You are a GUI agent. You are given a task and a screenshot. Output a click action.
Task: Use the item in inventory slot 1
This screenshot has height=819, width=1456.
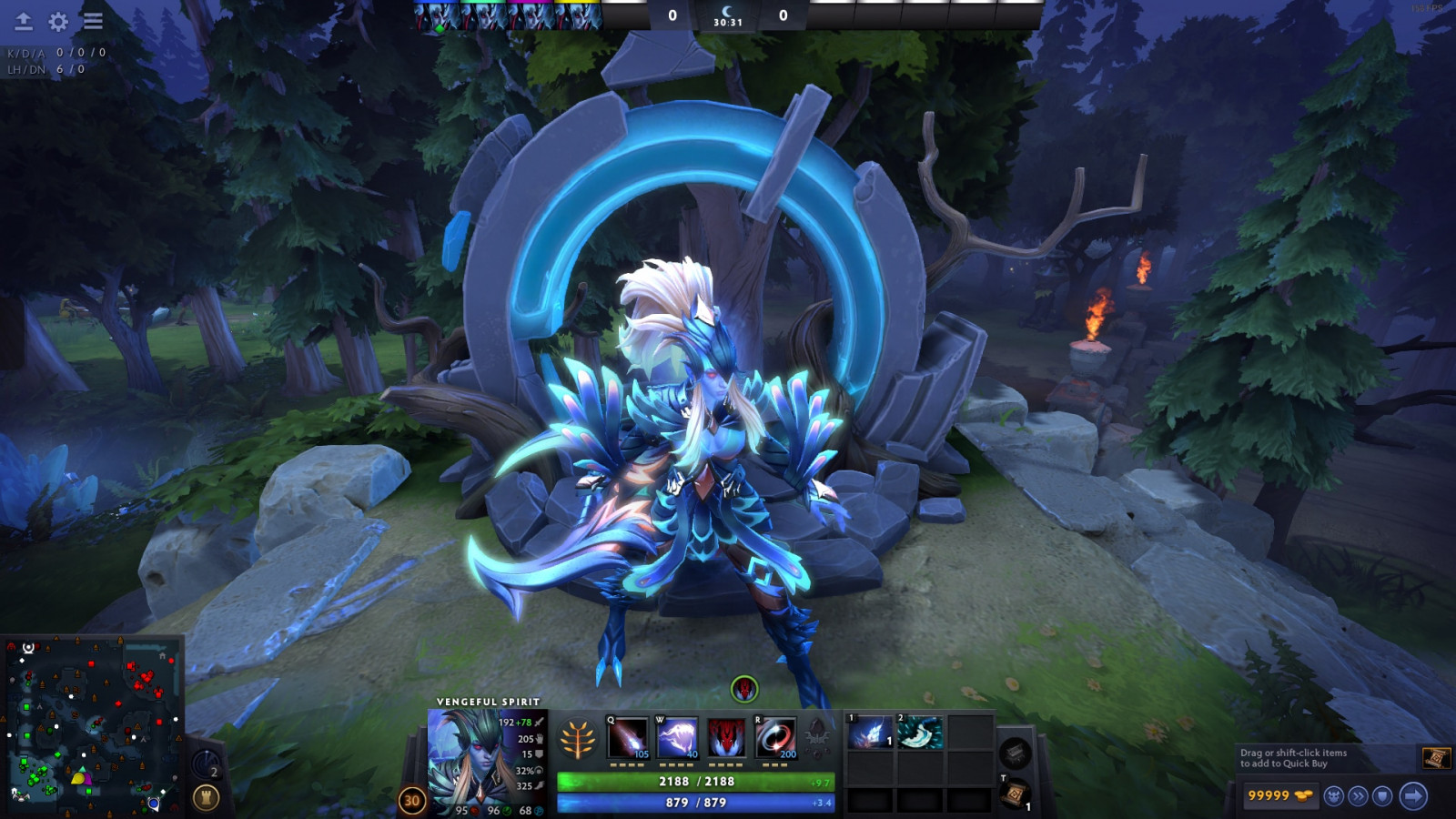(870, 733)
